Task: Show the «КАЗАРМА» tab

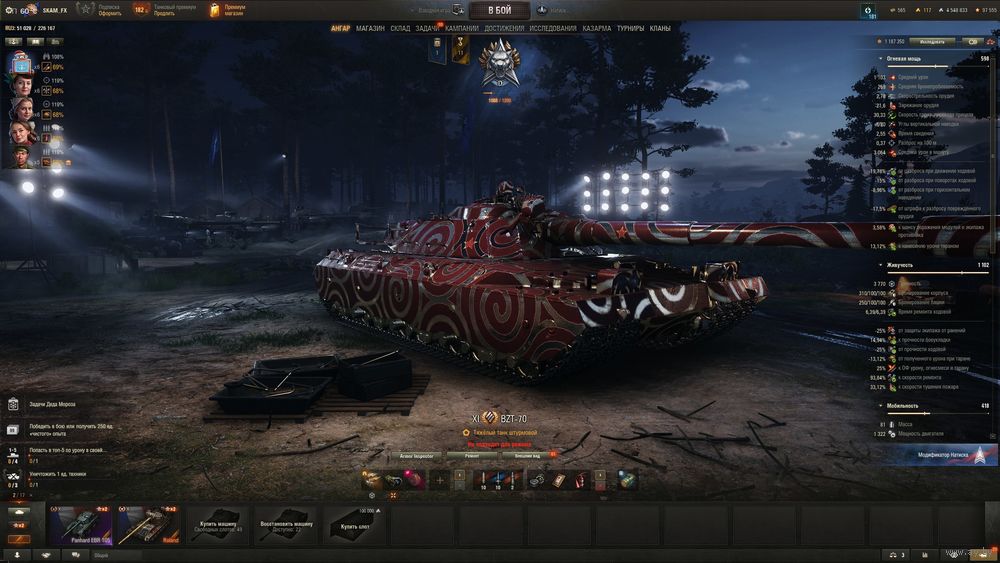Action: [x=597, y=28]
